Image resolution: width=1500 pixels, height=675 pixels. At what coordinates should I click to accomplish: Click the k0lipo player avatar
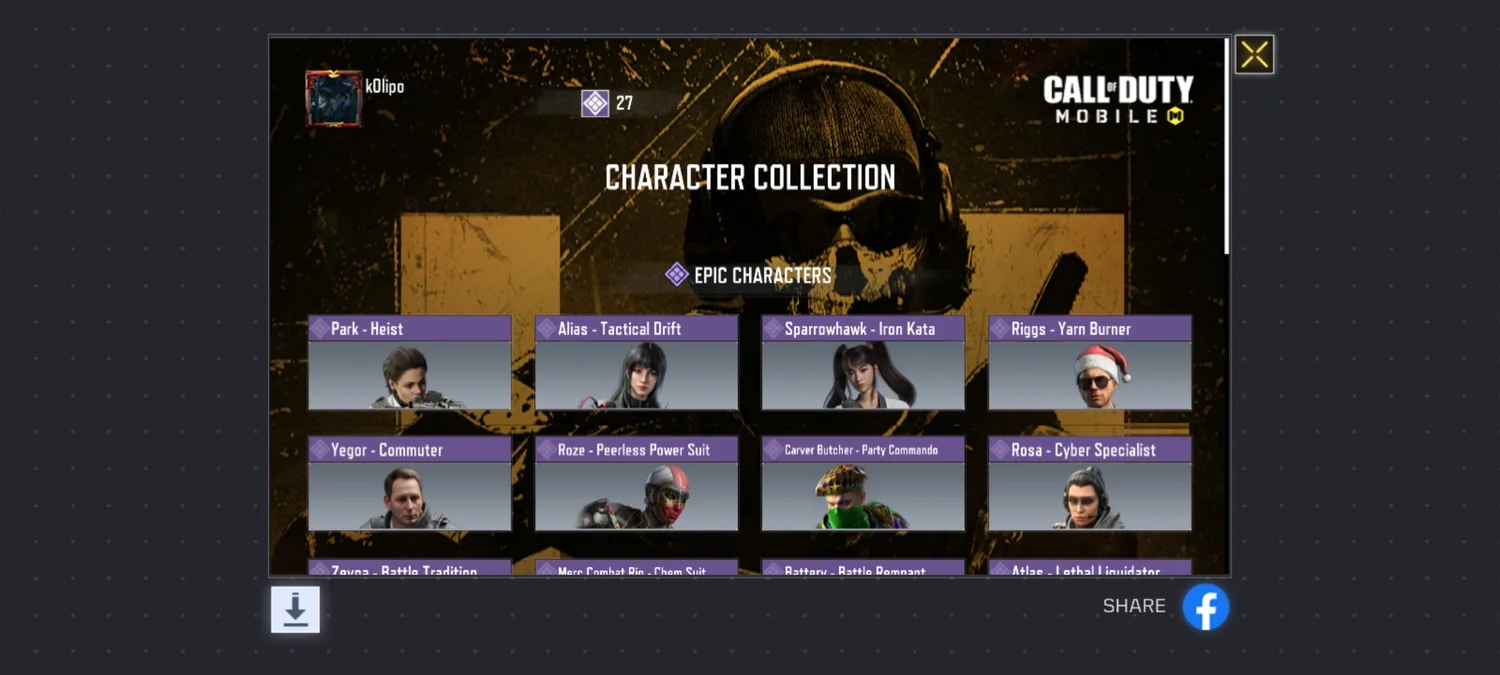point(333,99)
